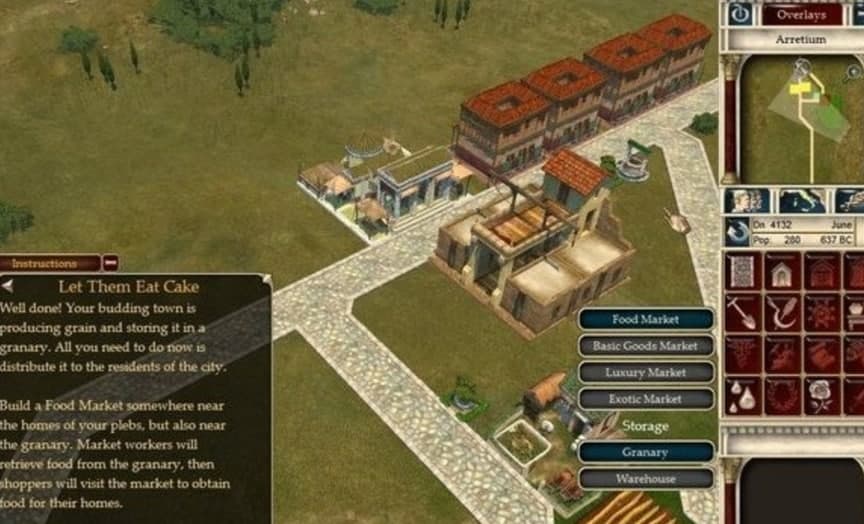
Task: Click the Instructions tab label
Action: point(46,264)
